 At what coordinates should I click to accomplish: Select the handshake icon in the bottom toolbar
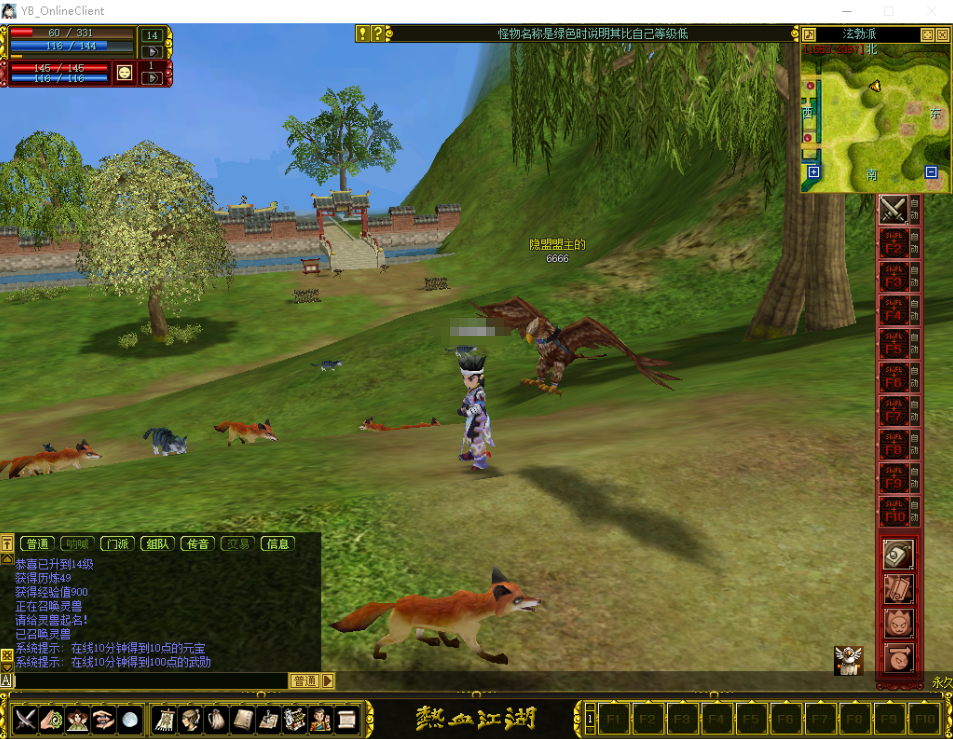[x=104, y=718]
